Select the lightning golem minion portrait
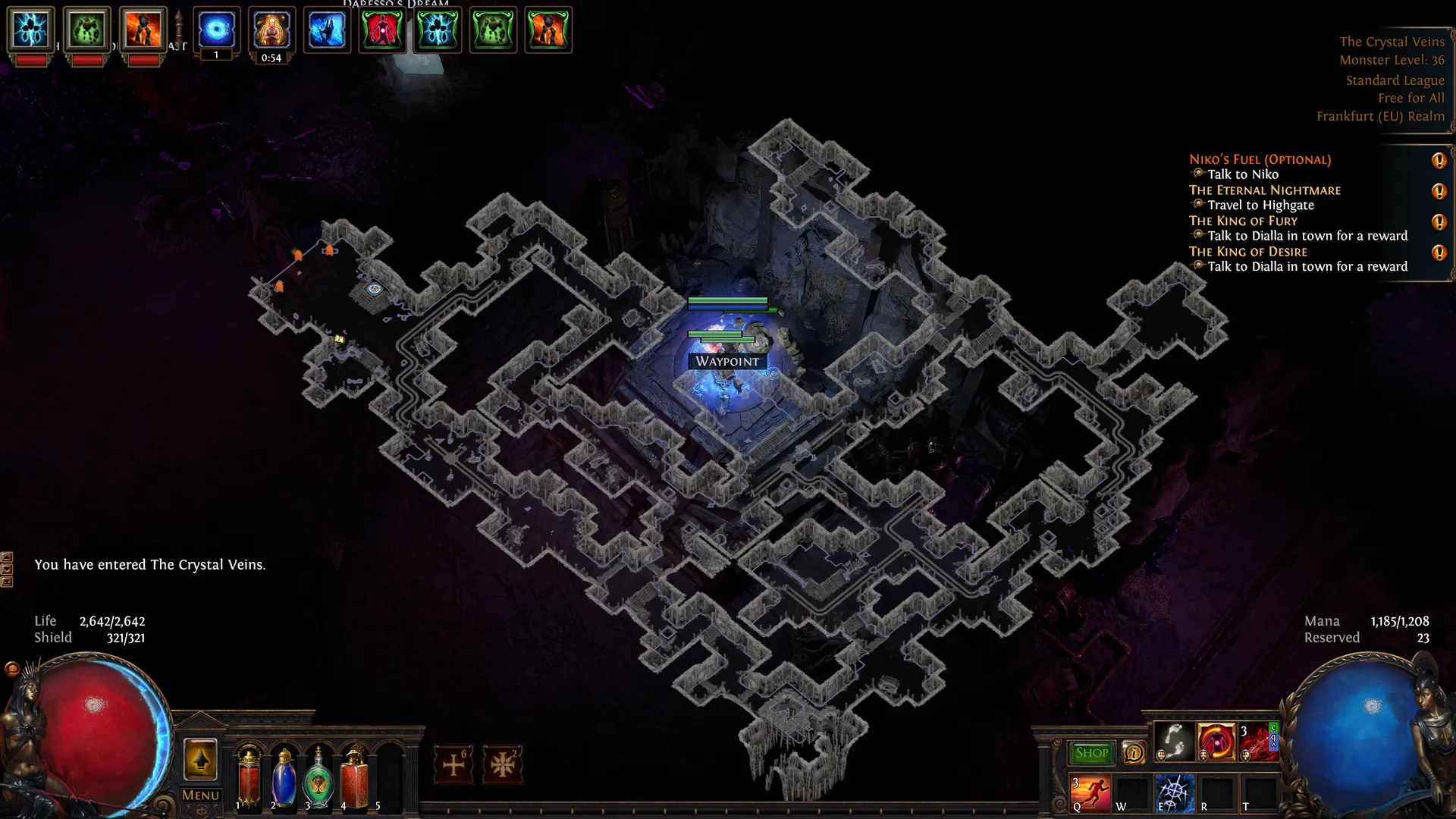 (31, 30)
